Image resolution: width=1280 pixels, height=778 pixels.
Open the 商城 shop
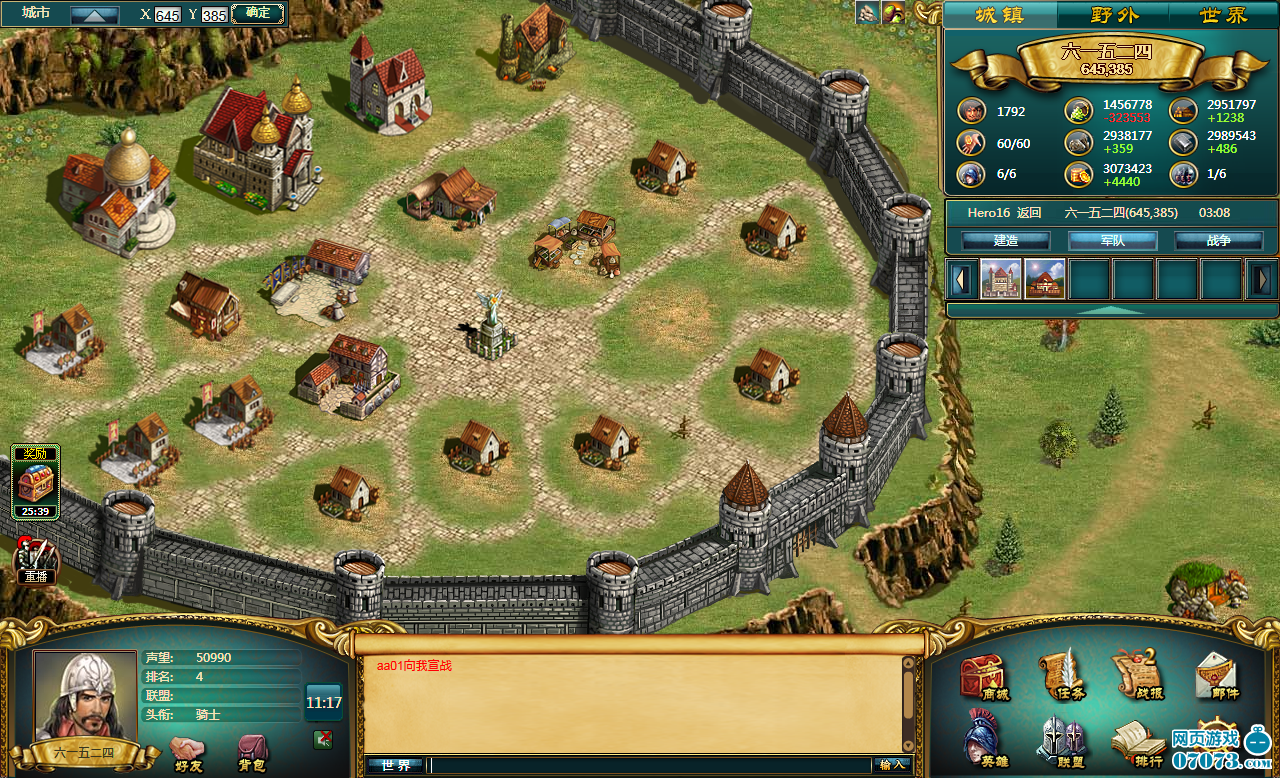[983, 677]
